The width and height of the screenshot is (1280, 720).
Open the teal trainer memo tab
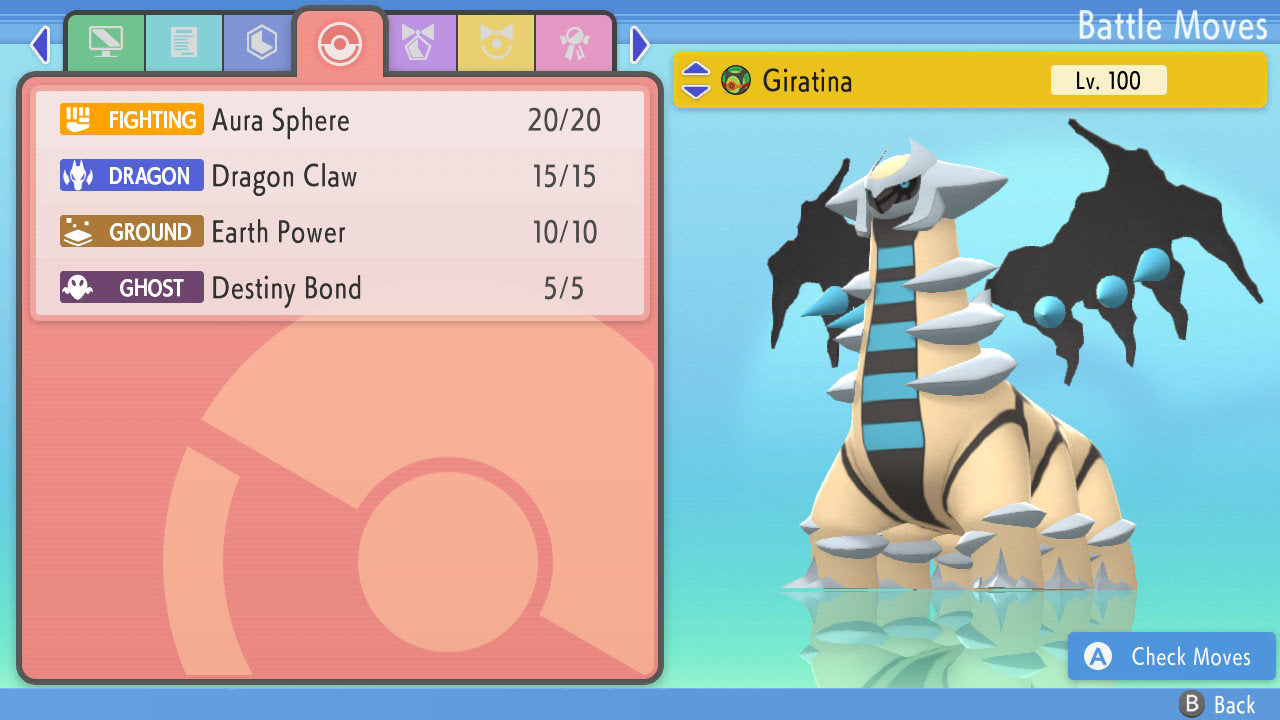184,43
